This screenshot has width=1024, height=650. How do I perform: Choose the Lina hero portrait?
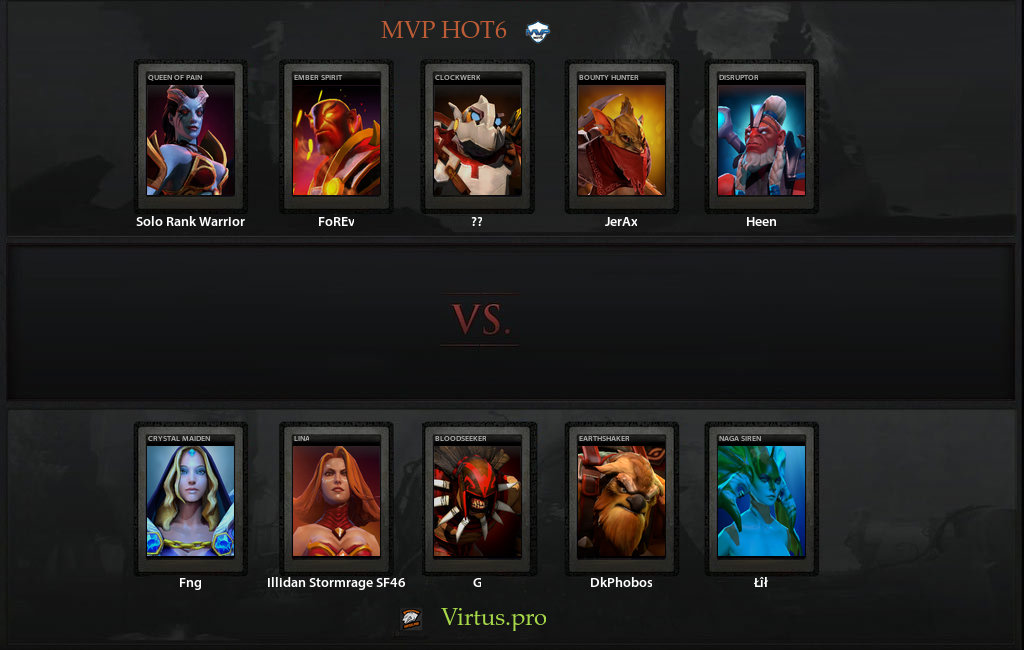click(336, 500)
